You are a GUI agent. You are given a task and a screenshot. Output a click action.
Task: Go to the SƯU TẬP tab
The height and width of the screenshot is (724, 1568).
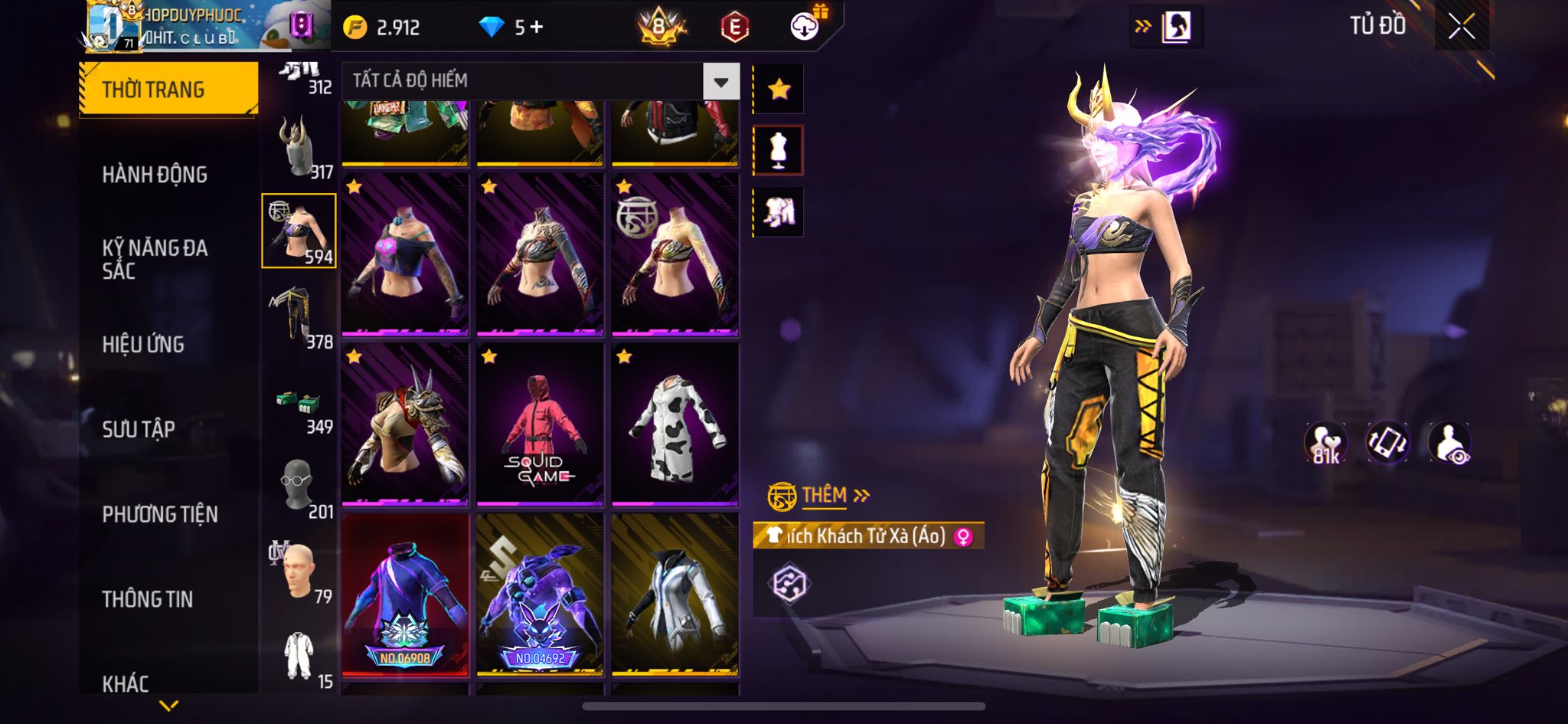point(139,429)
